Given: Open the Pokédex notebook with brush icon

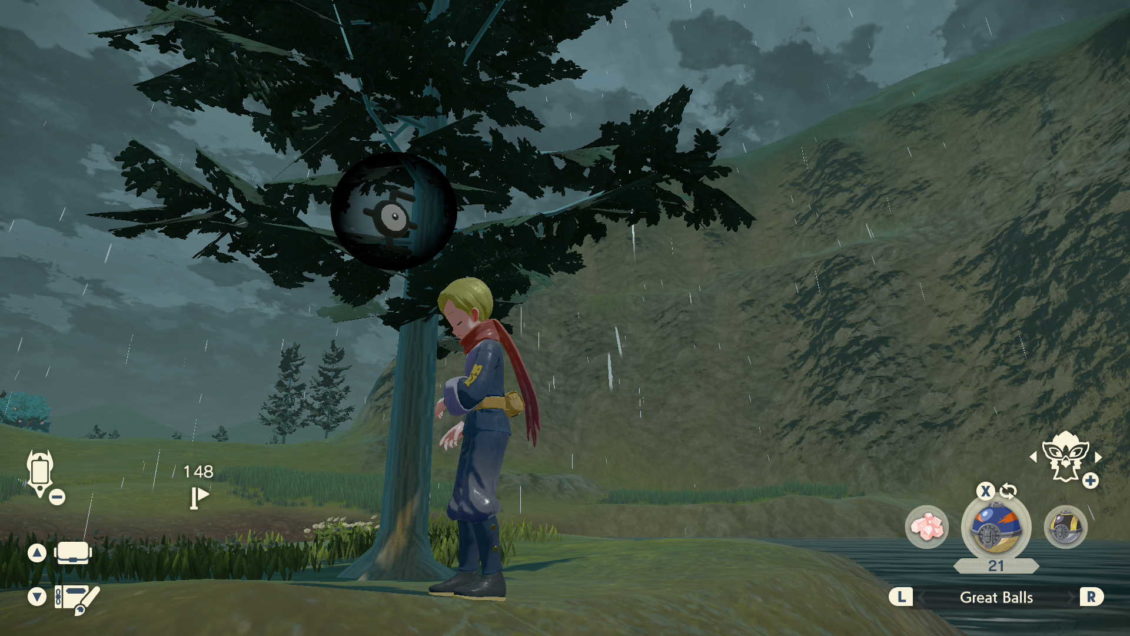Looking at the screenshot, I should coord(78,597).
